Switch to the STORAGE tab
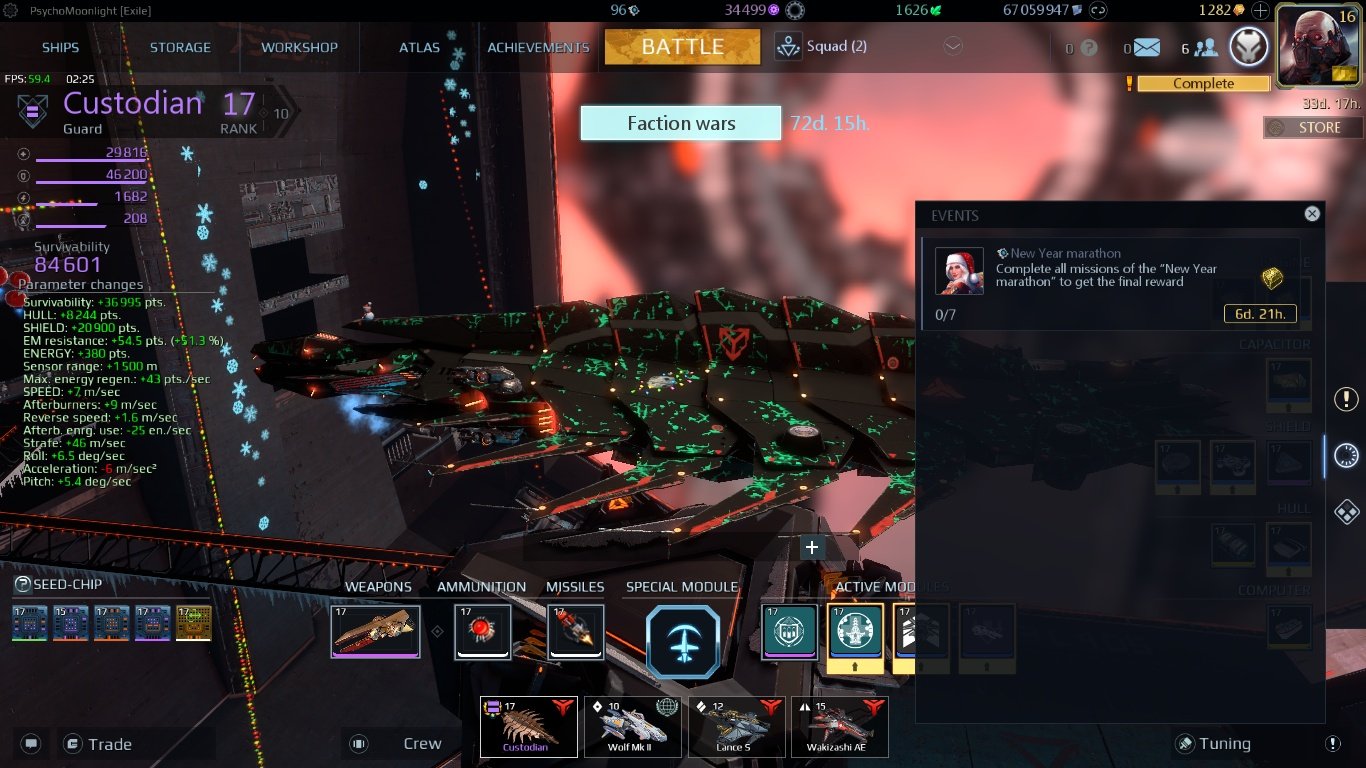1366x768 pixels. [180, 46]
